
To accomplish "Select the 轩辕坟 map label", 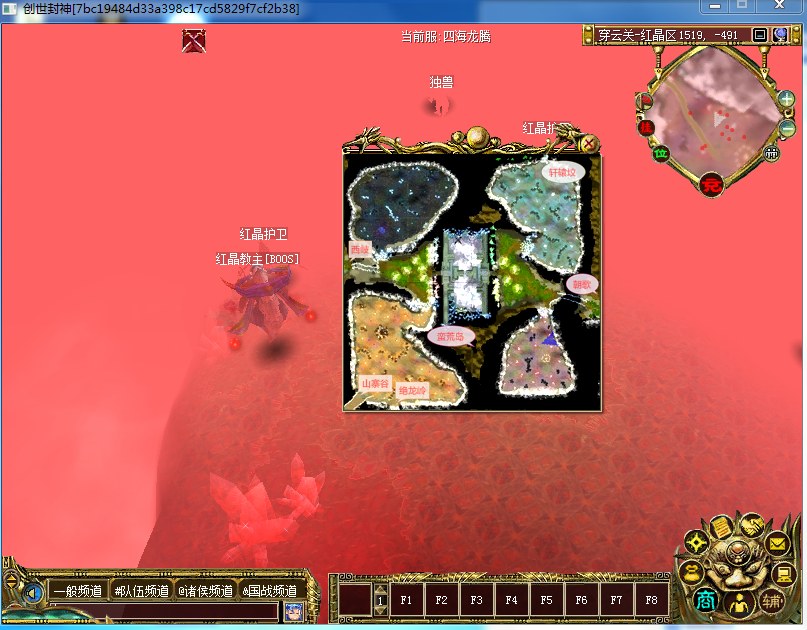I will 561,171.
